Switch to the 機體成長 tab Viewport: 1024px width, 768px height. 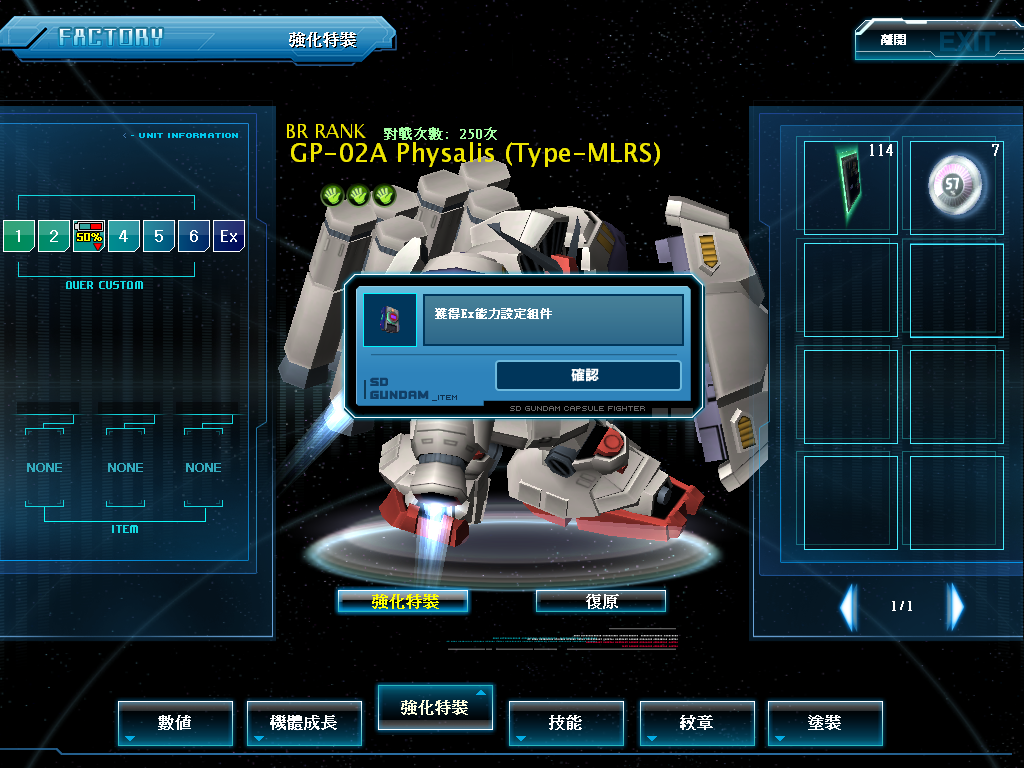[x=304, y=722]
